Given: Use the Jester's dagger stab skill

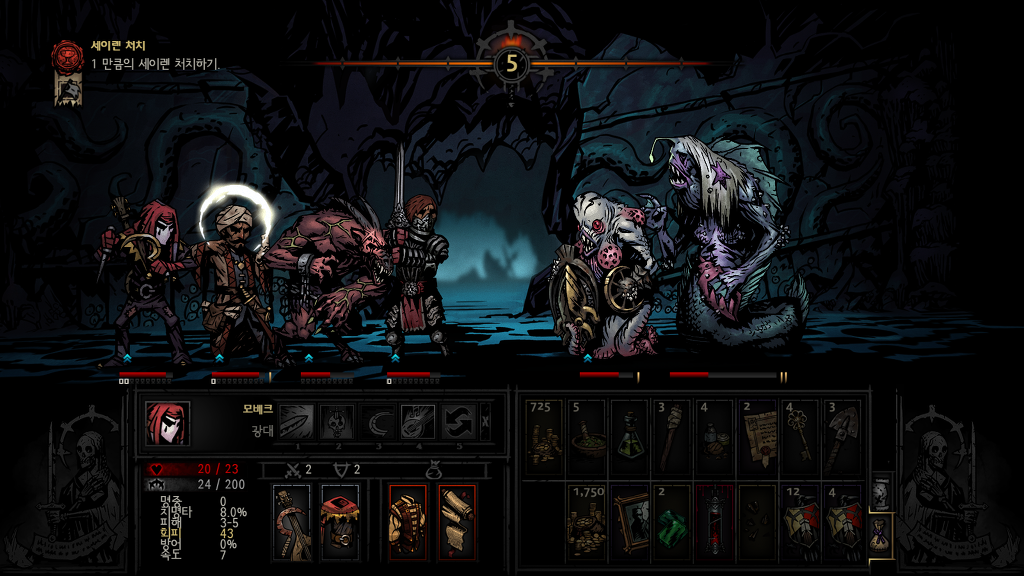Looking at the screenshot, I should coord(296,421).
